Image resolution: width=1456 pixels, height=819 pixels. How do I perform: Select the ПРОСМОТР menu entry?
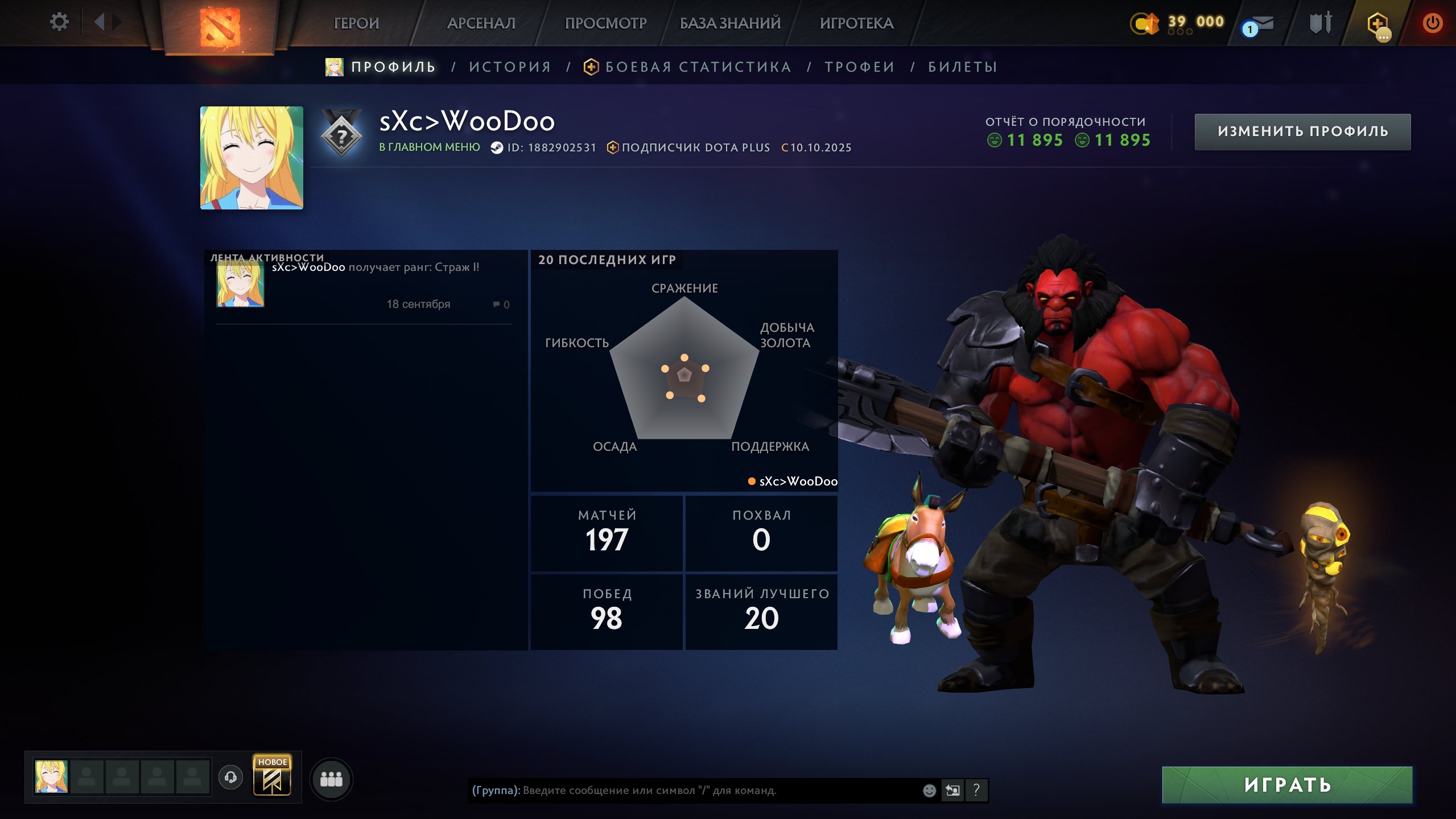pos(605,23)
